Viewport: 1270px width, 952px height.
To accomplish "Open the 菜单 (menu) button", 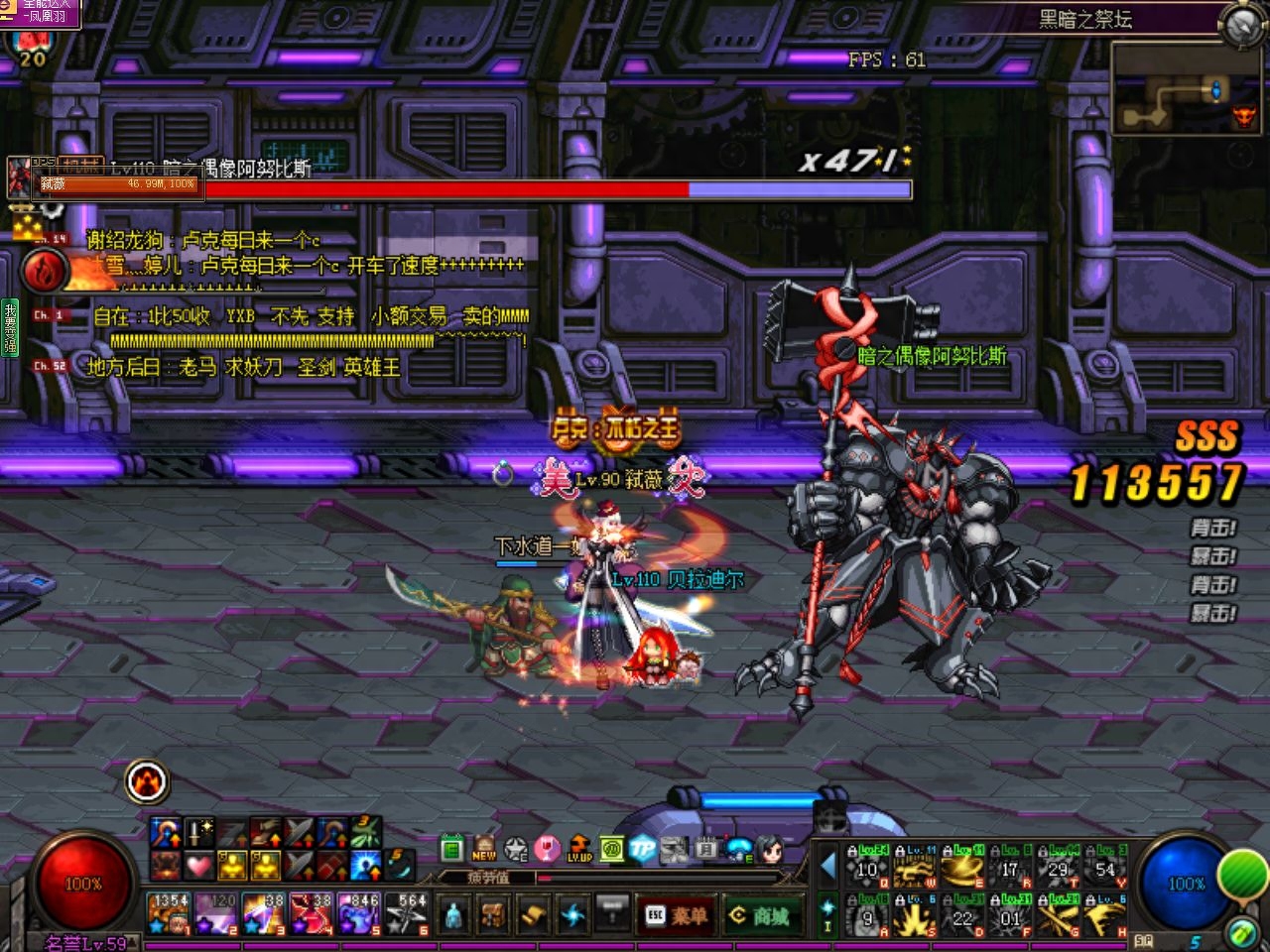I will click(679, 915).
